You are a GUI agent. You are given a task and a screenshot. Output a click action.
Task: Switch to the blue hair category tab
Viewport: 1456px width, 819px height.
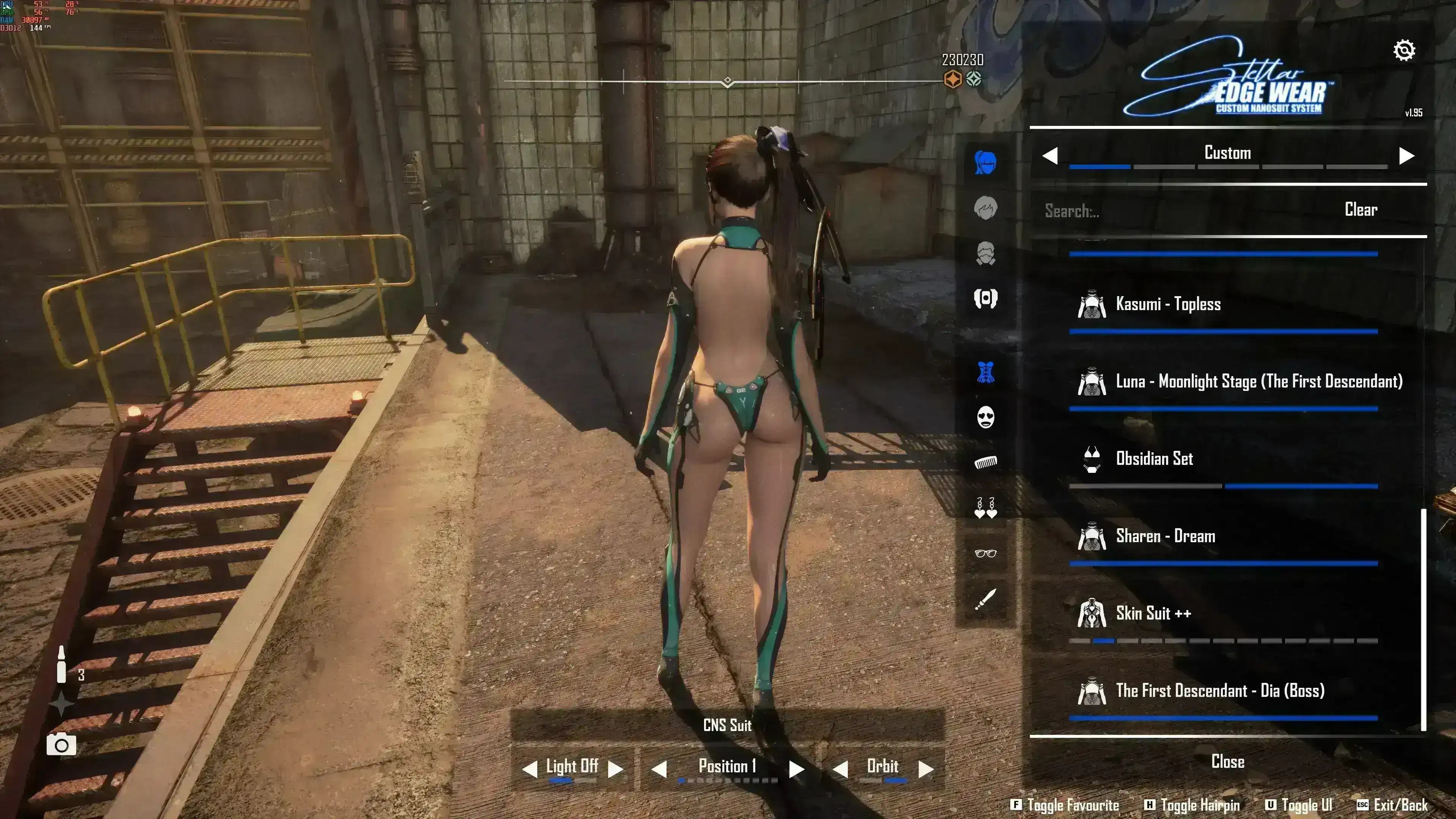point(986,163)
